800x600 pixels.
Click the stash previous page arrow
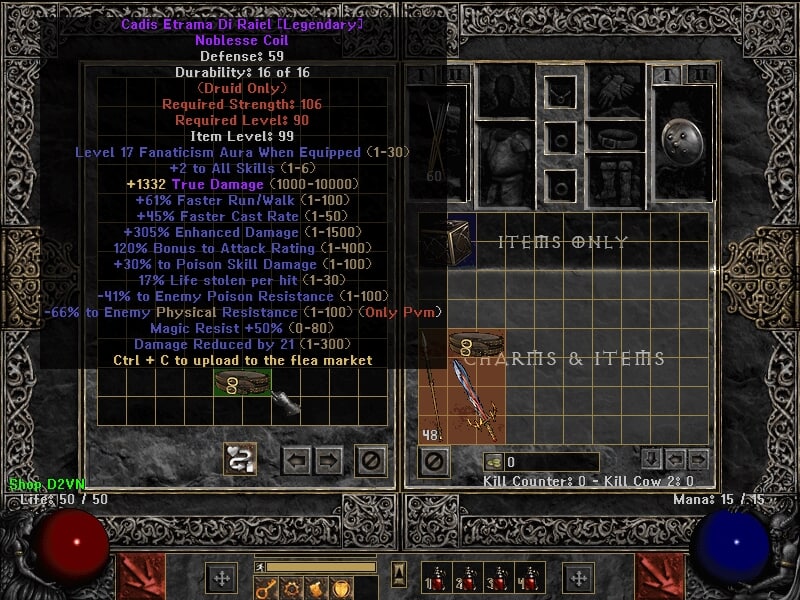(296, 460)
